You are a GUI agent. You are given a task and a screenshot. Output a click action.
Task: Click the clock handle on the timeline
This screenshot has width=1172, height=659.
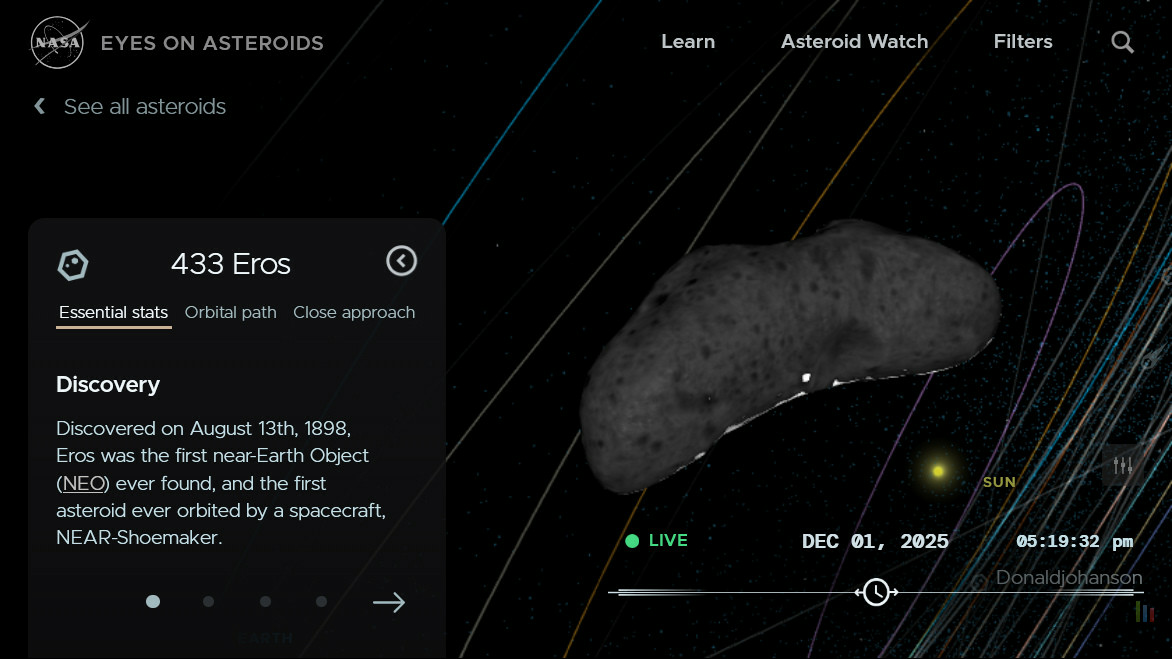(x=876, y=592)
